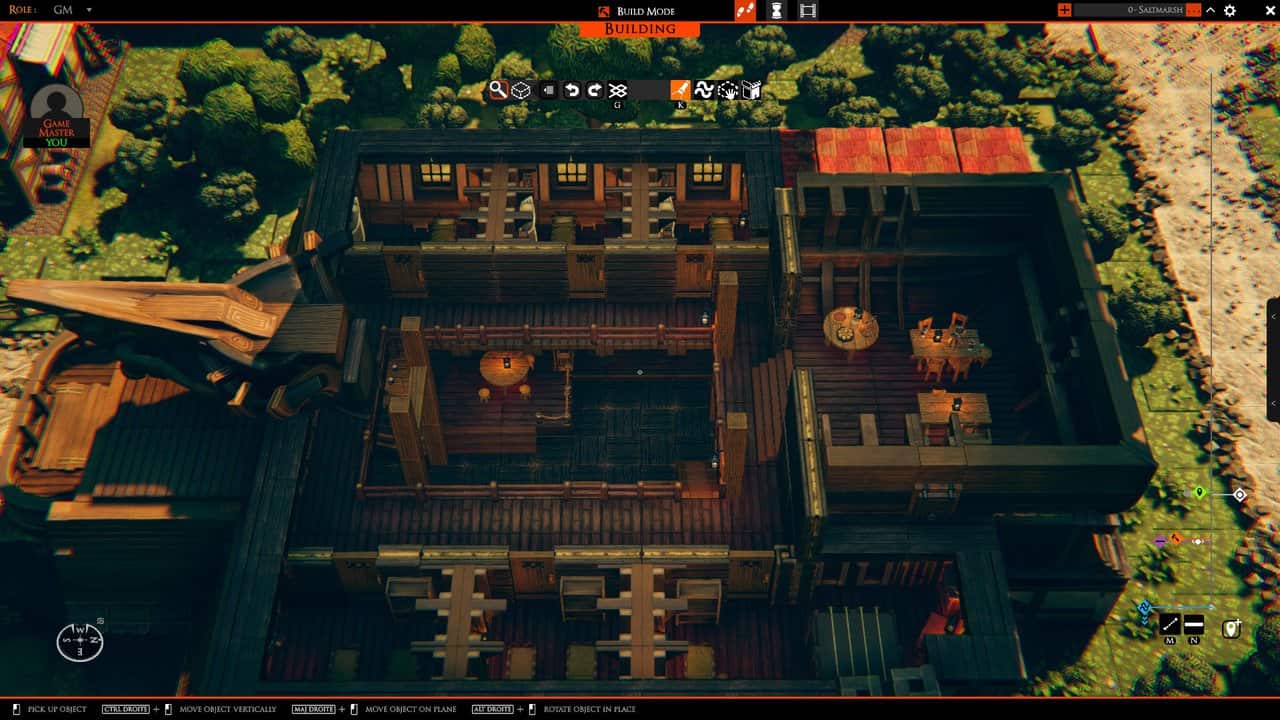1280x720 pixels.
Task: Toggle the film frame view mode
Action: pyautogui.click(x=807, y=11)
